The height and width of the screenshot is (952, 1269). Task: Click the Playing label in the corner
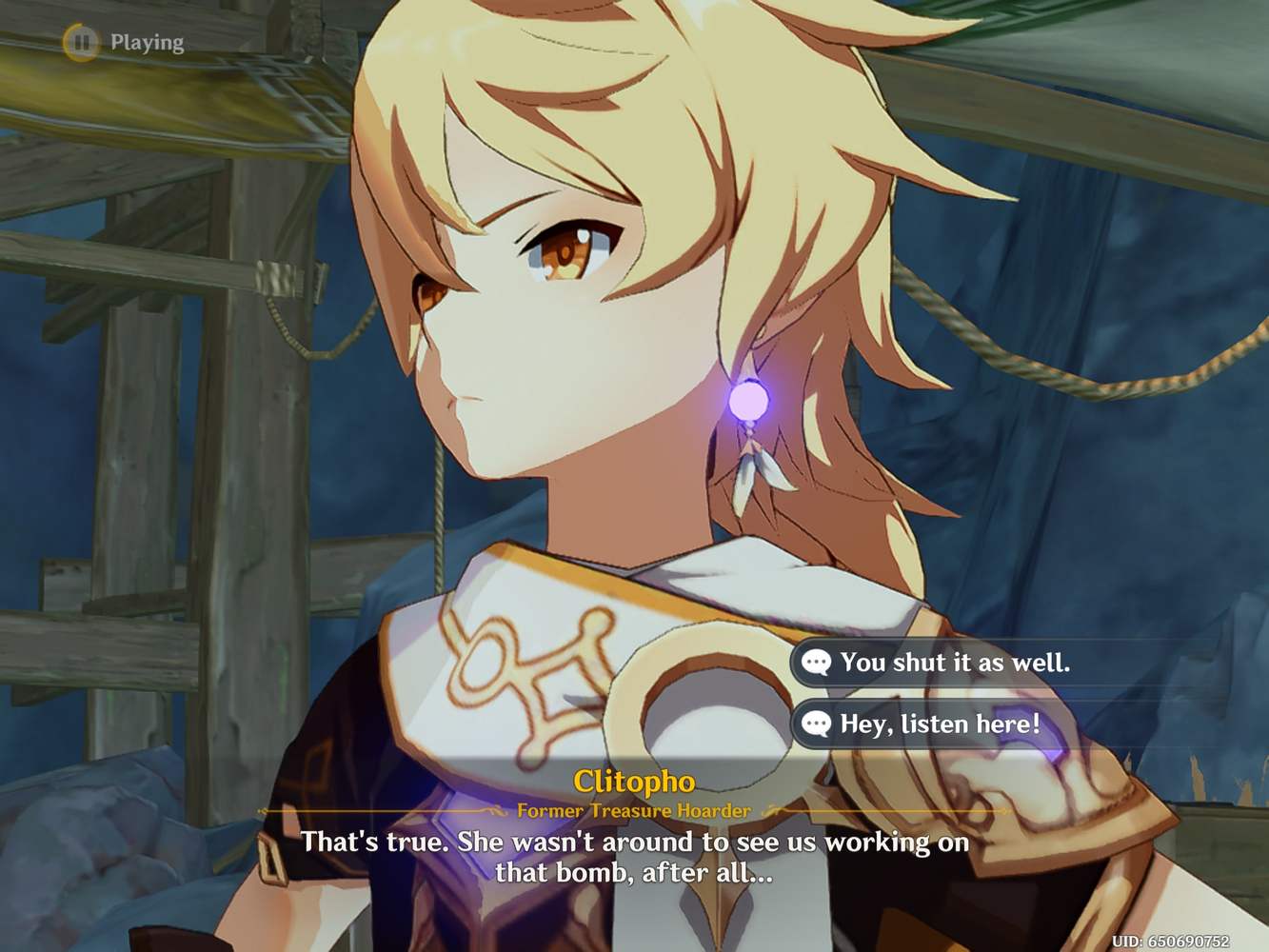(146, 42)
